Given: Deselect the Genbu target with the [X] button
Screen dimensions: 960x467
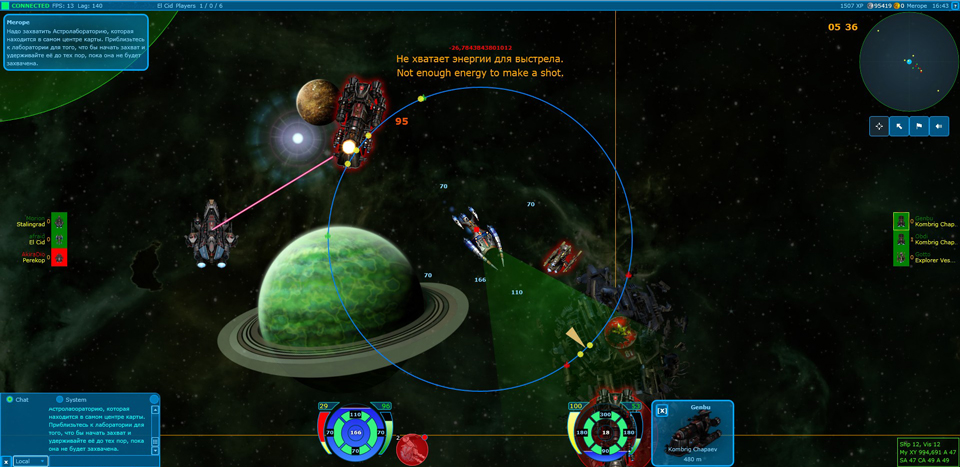Looking at the screenshot, I should (x=662, y=411).
